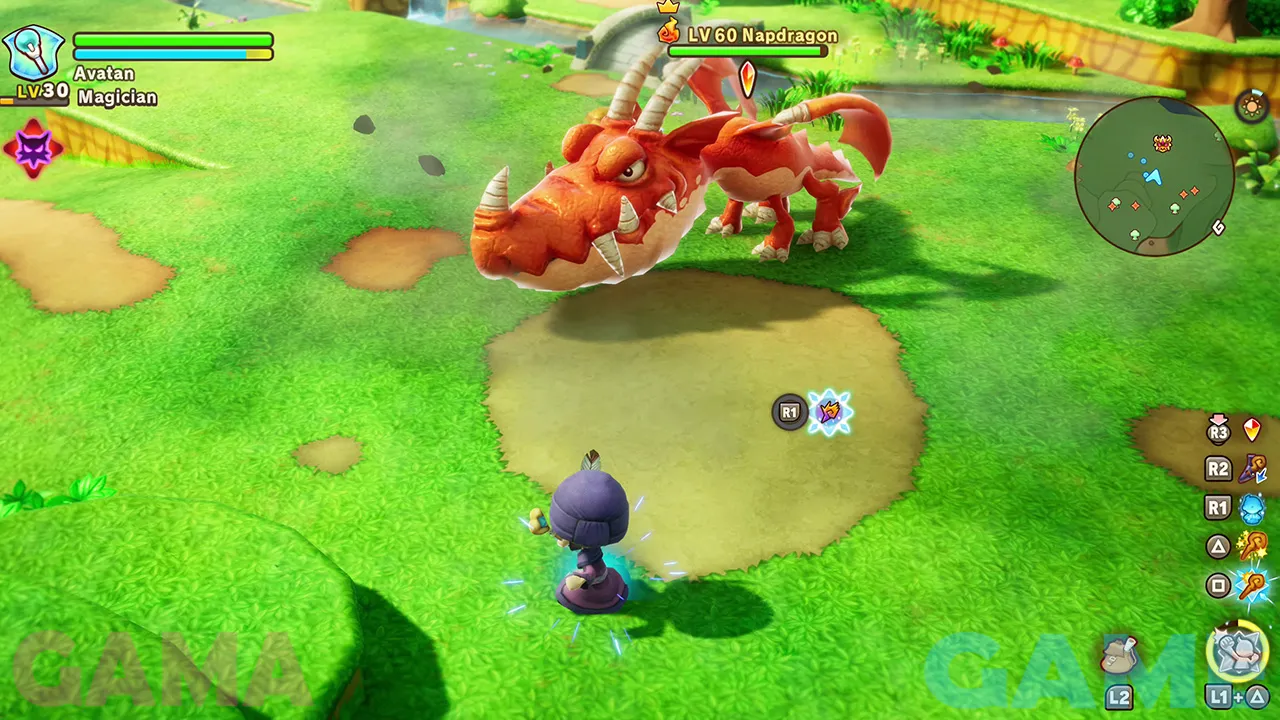The height and width of the screenshot is (720, 1280).
Task: Activate the blue spirit skill icon
Action: [x=1252, y=508]
